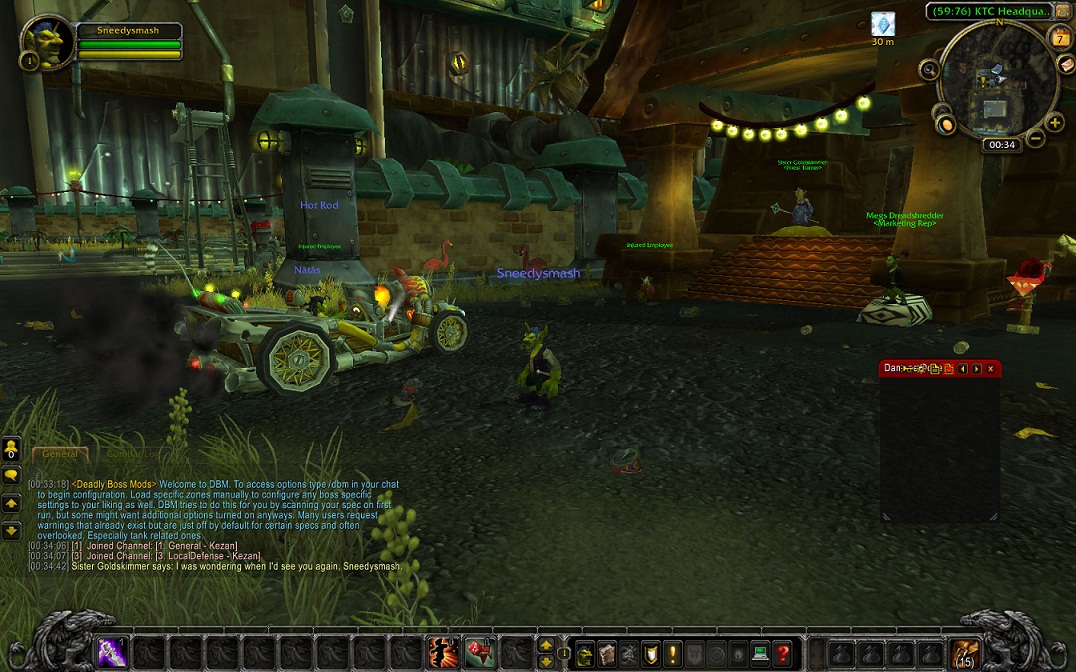
Task: Switch to the General chat tab
Action: [x=59, y=454]
